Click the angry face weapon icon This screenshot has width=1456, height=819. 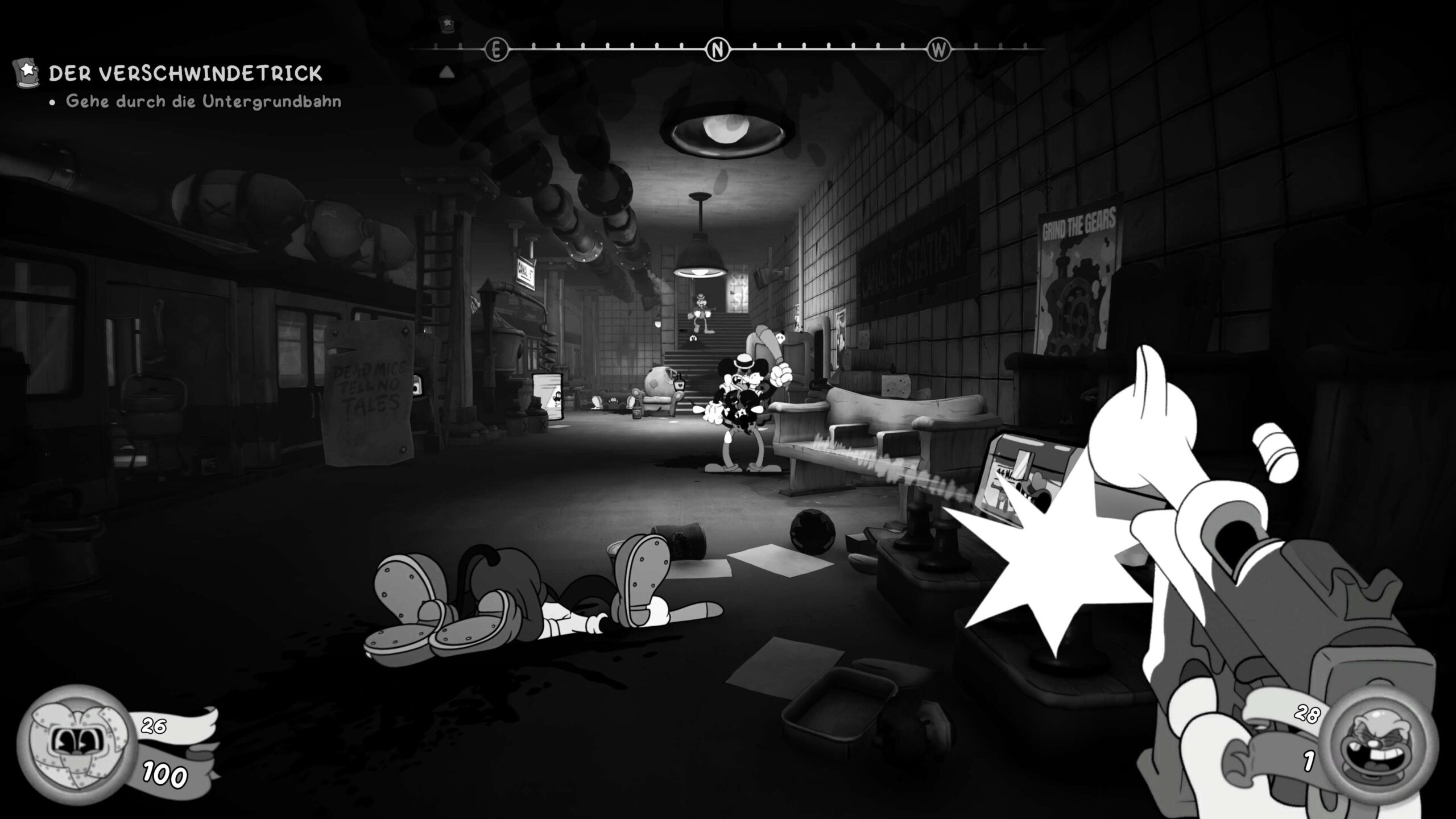(1377, 746)
